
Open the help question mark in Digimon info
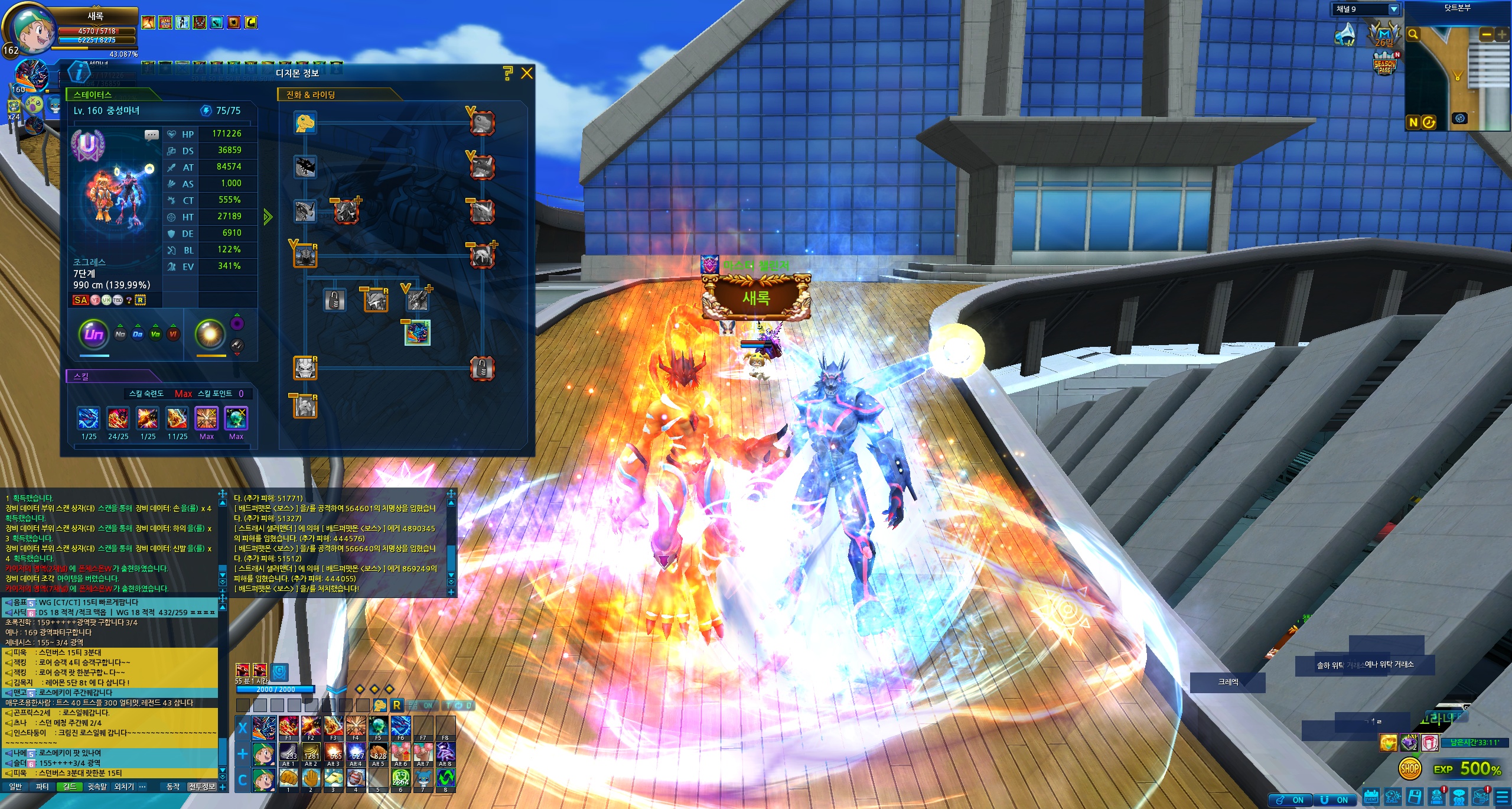(x=508, y=73)
